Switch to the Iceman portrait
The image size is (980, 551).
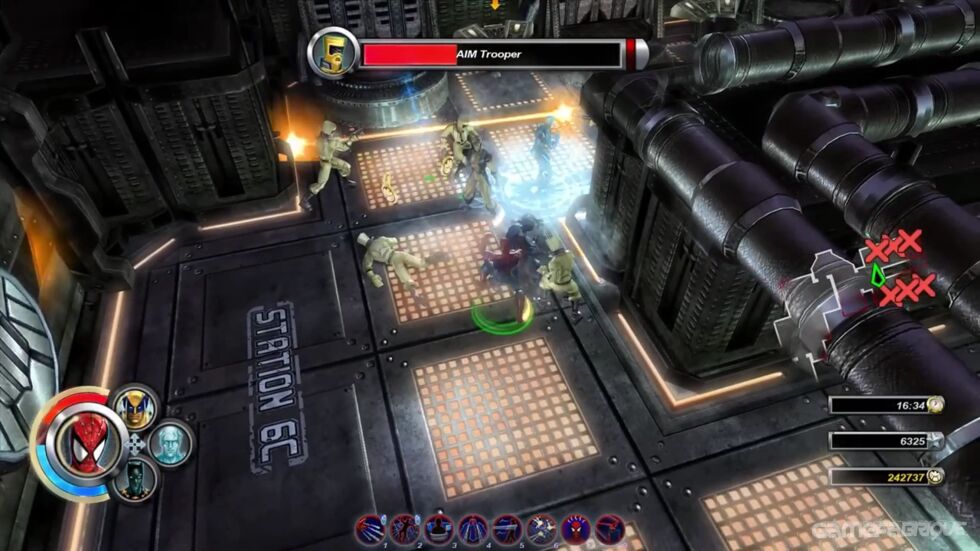coord(171,443)
